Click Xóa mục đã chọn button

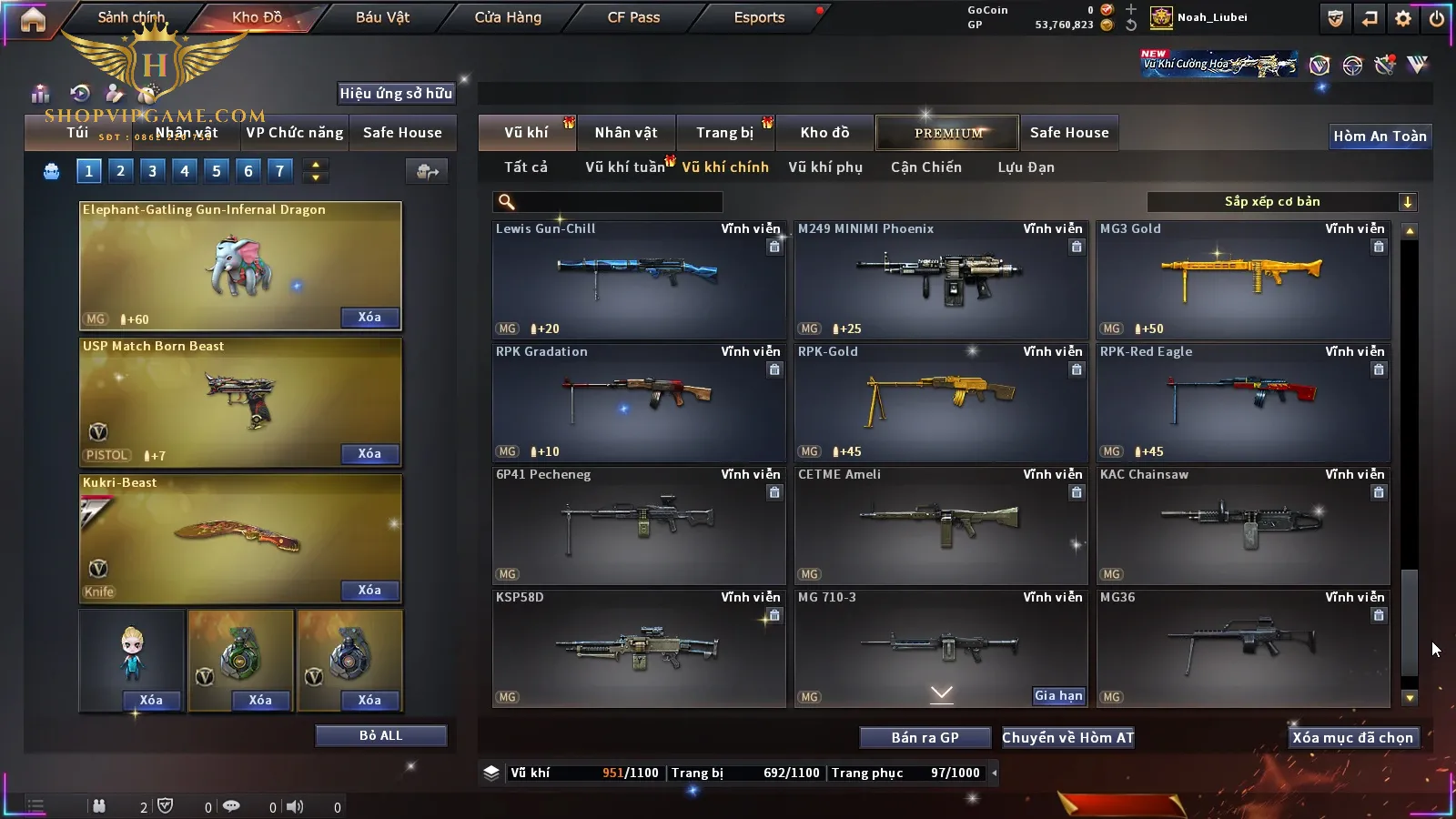(x=1352, y=738)
